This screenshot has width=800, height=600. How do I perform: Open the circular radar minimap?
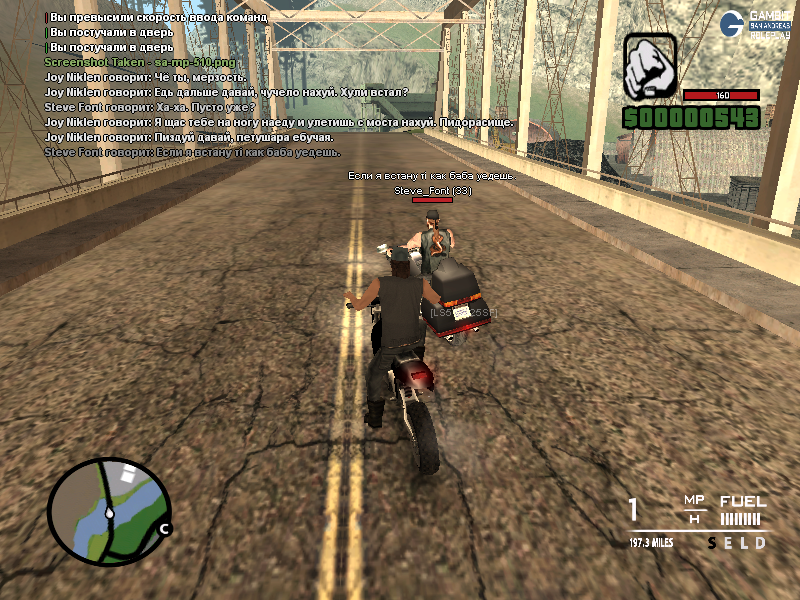pyautogui.click(x=110, y=510)
